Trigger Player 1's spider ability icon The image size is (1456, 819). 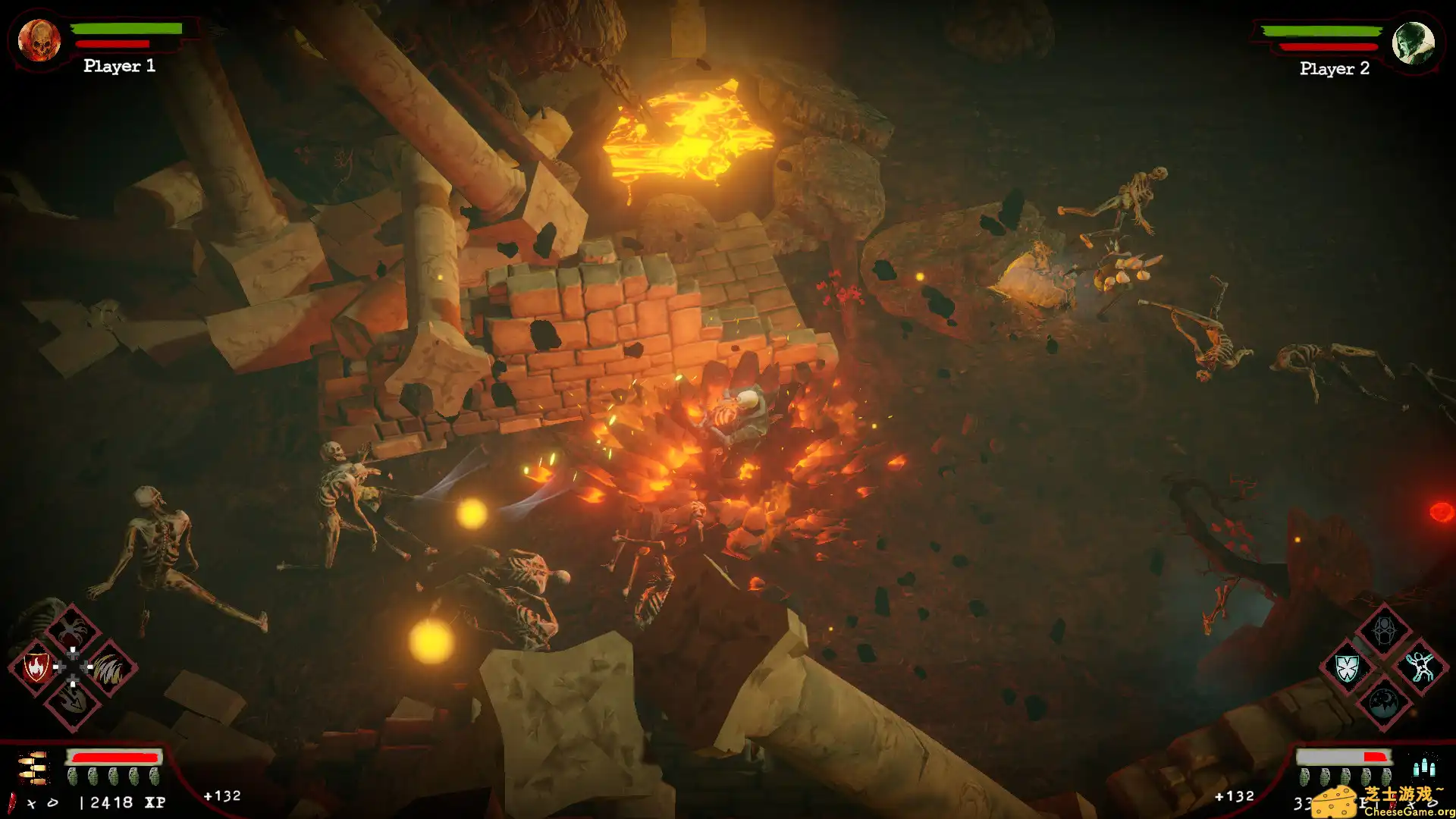point(72,630)
